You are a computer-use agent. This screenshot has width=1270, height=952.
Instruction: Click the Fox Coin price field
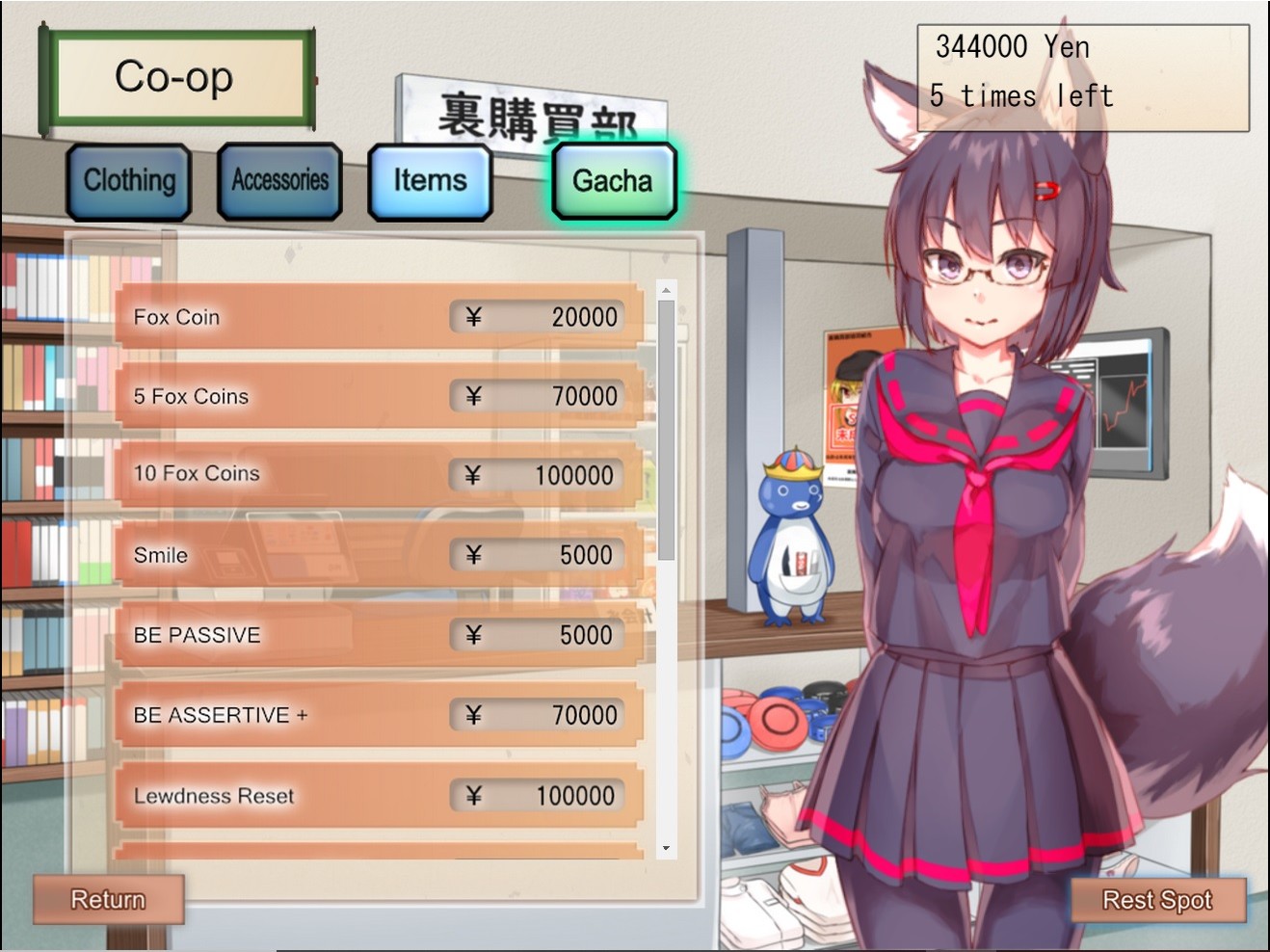538,316
